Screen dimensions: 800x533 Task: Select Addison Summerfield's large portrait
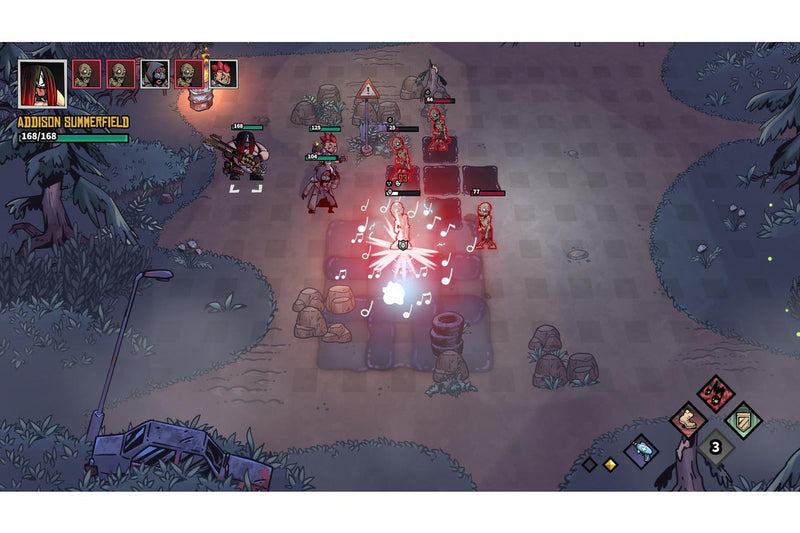click(42, 84)
